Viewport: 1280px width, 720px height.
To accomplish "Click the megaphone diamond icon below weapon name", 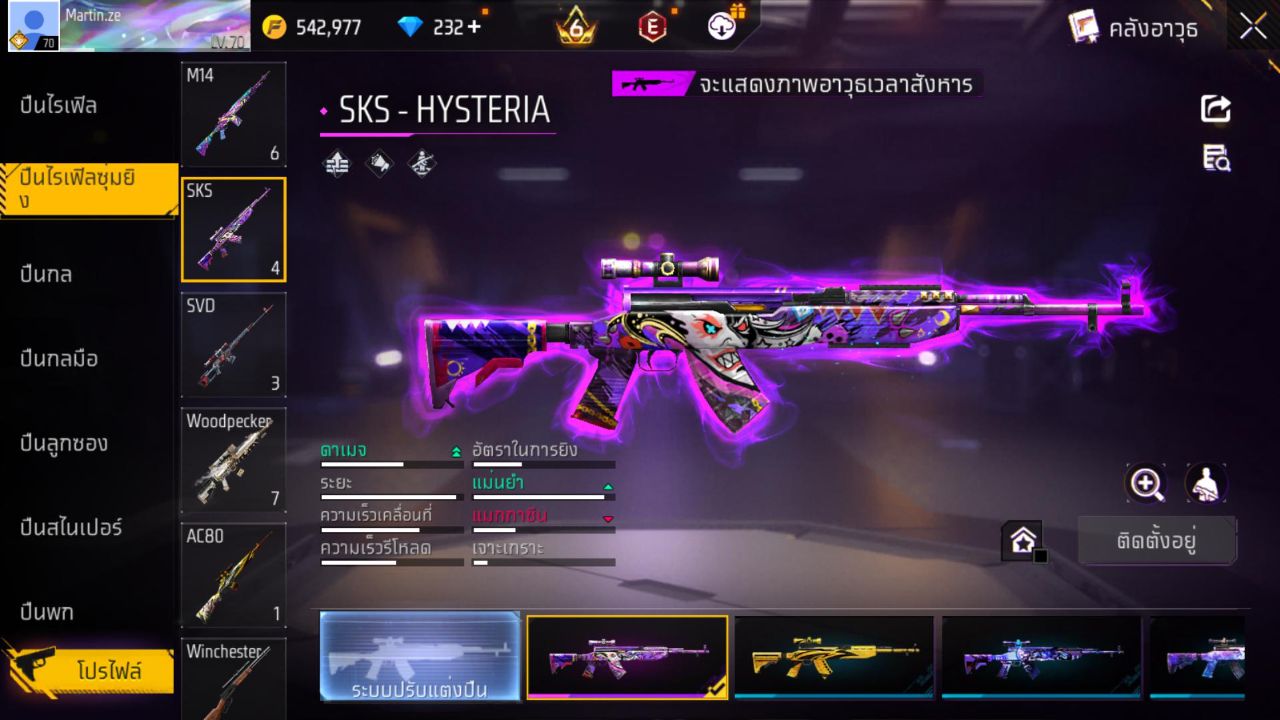I will pos(378,163).
